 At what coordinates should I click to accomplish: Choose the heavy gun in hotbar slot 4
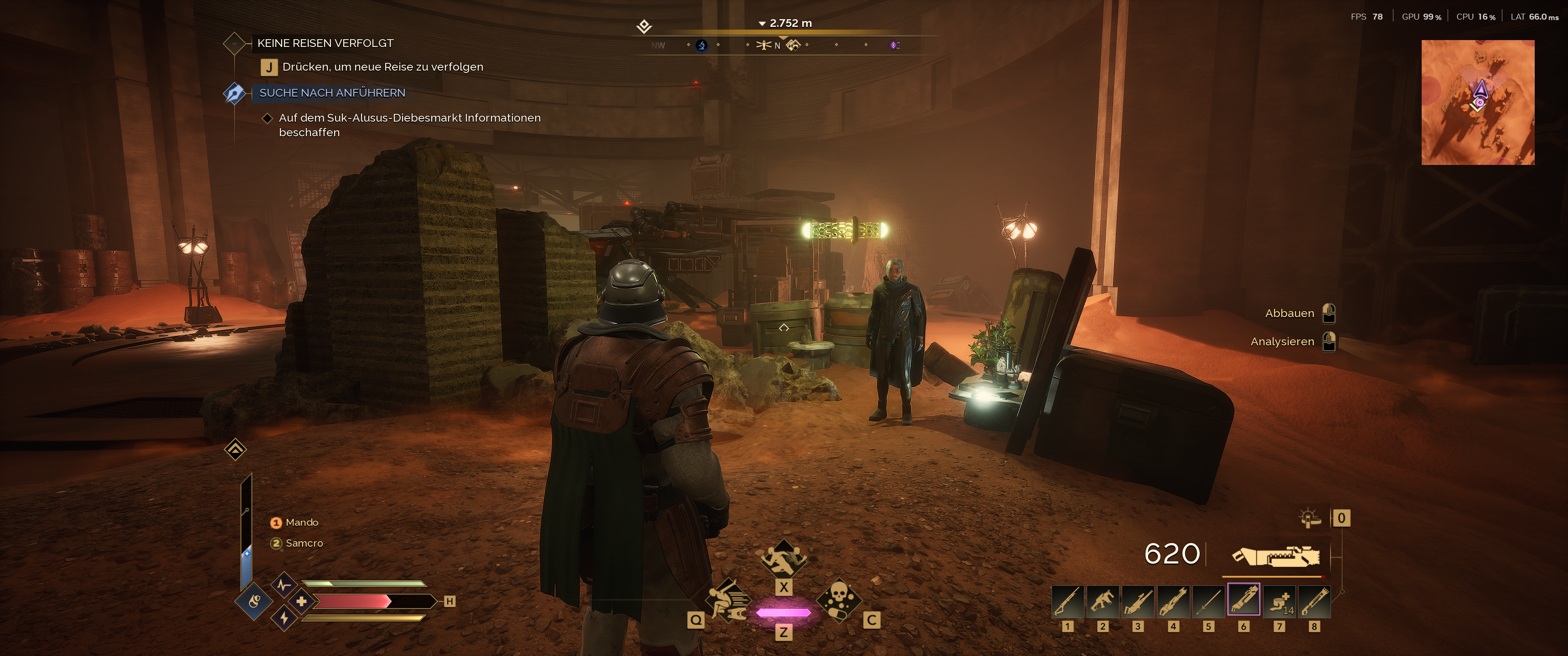tap(1173, 601)
